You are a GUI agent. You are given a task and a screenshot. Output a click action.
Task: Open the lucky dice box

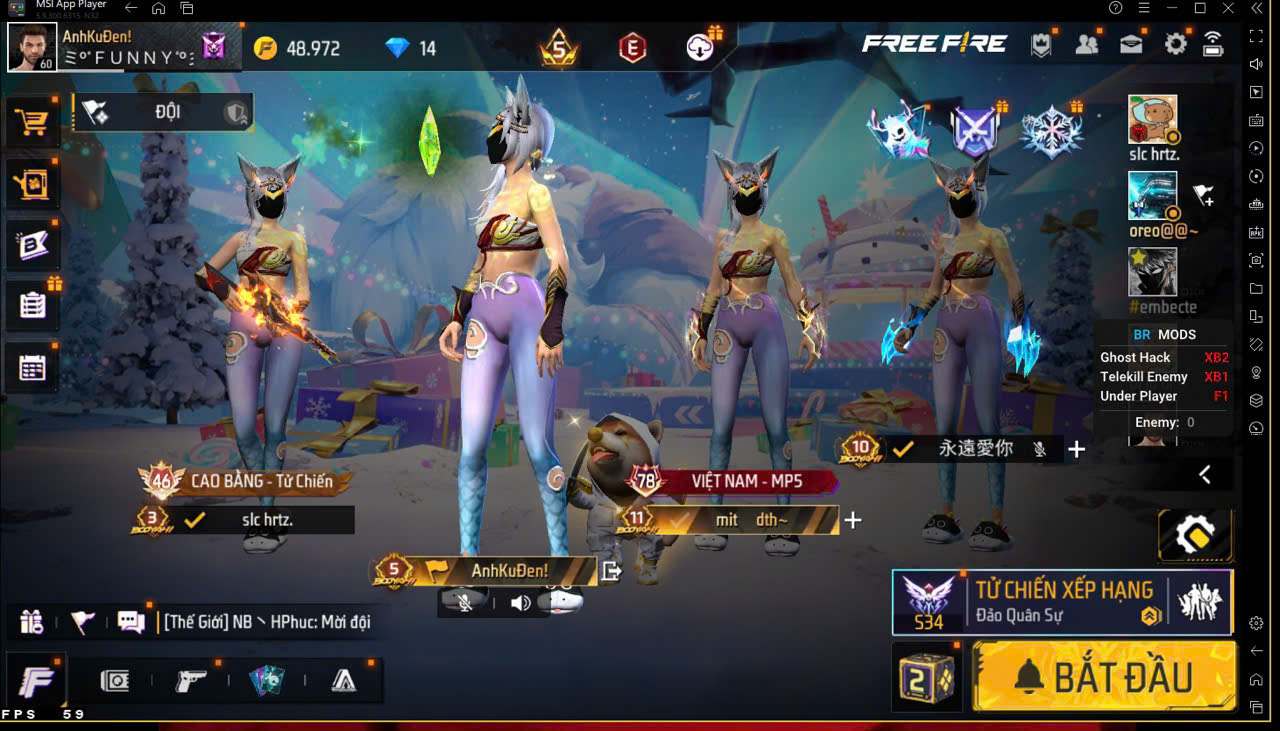click(x=925, y=677)
